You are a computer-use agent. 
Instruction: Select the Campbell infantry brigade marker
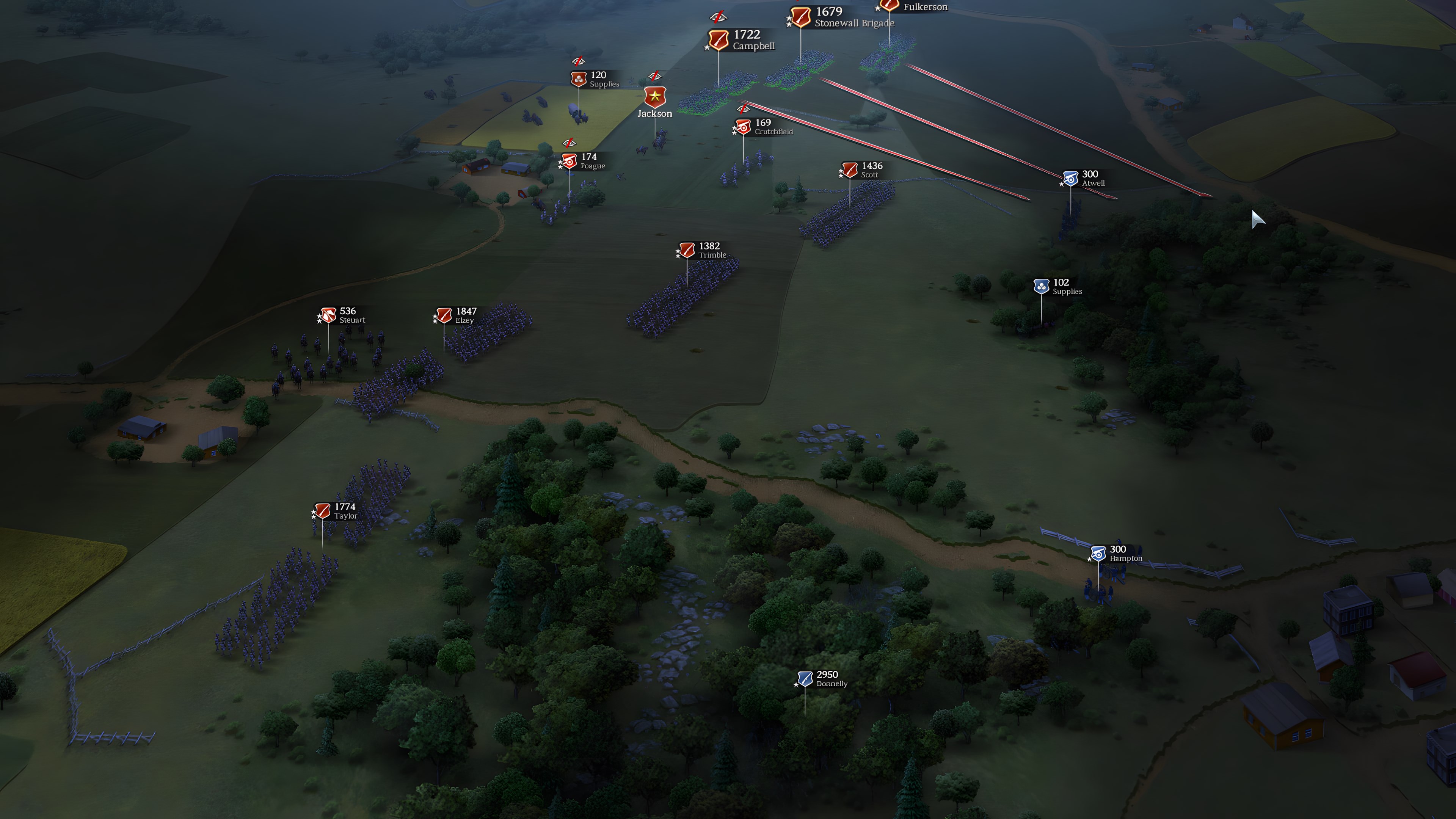tap(719, 40)
